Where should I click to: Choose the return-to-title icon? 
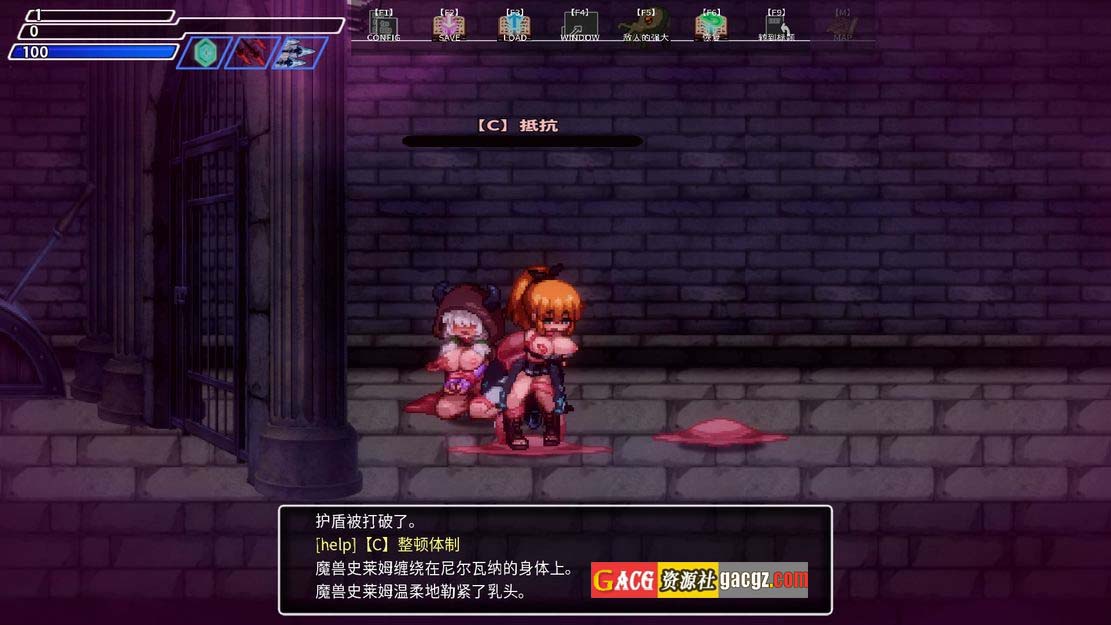click(x=776, y=26)
